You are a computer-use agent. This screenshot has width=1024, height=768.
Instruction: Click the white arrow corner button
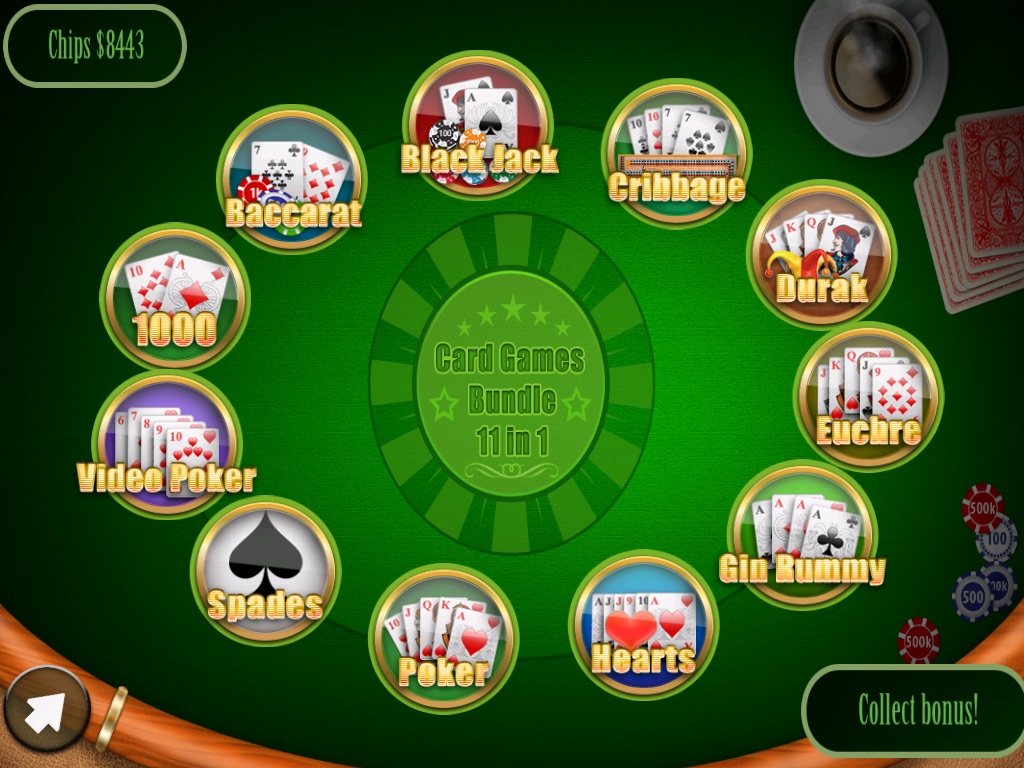coord(46,710)
